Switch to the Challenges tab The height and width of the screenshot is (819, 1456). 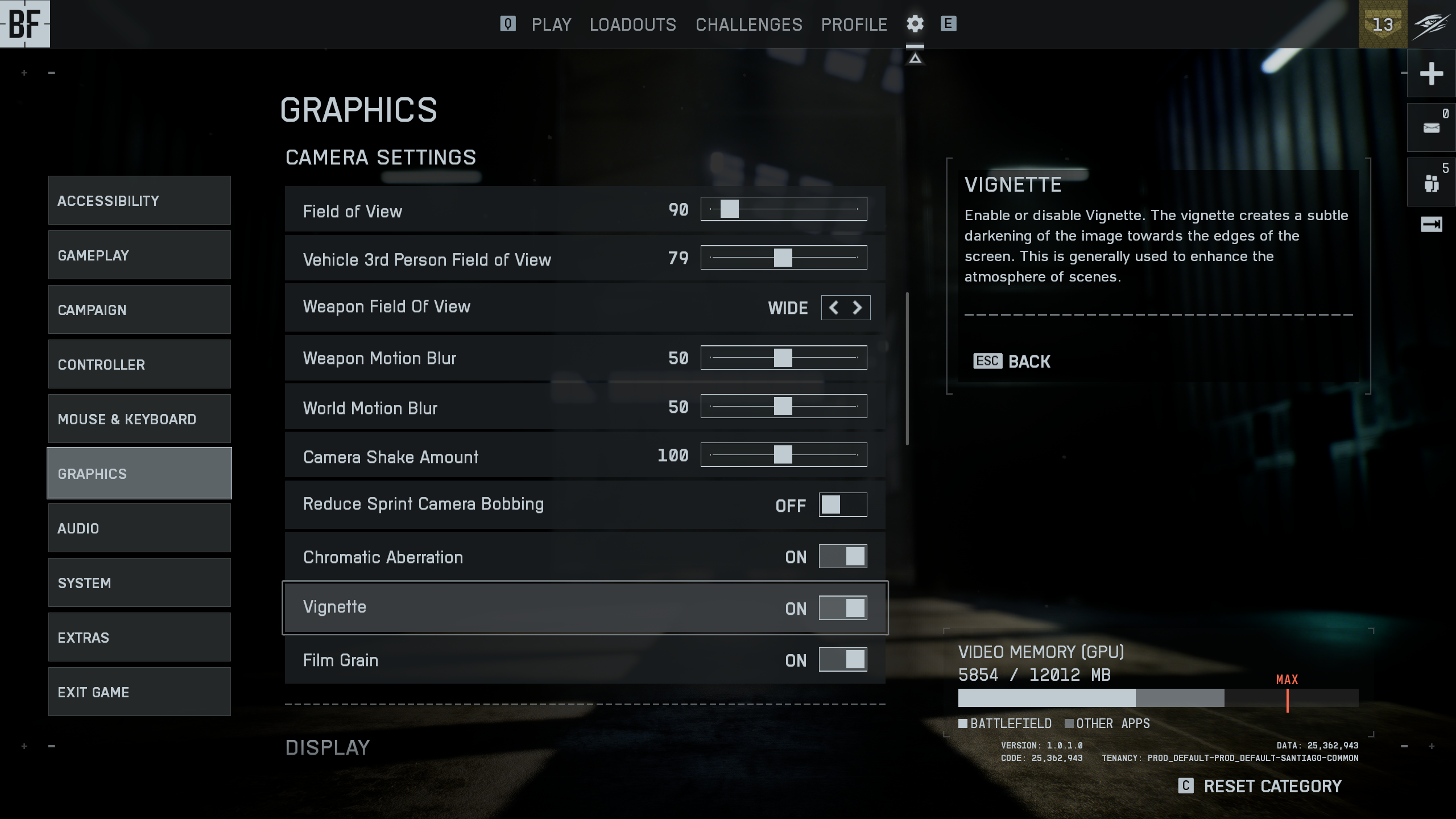click(x=748, y=24)
